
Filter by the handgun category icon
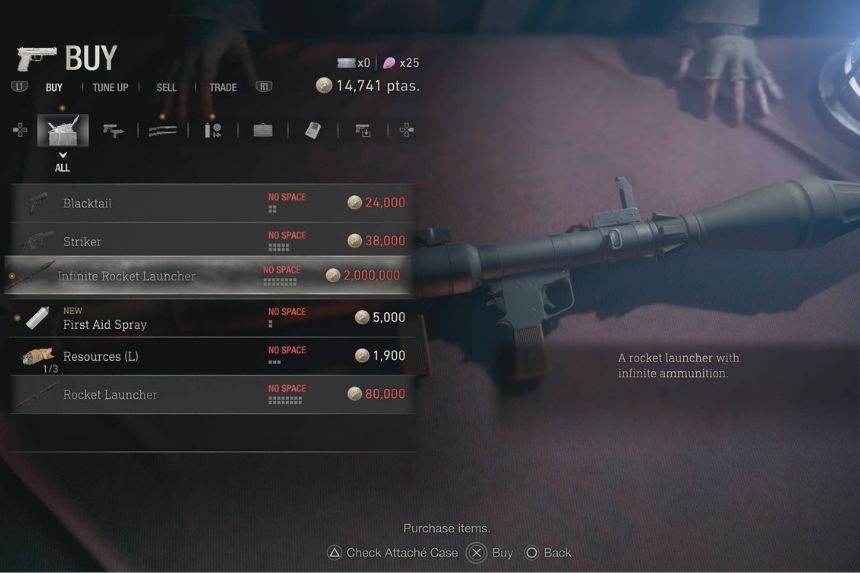[x=113, y=131]
